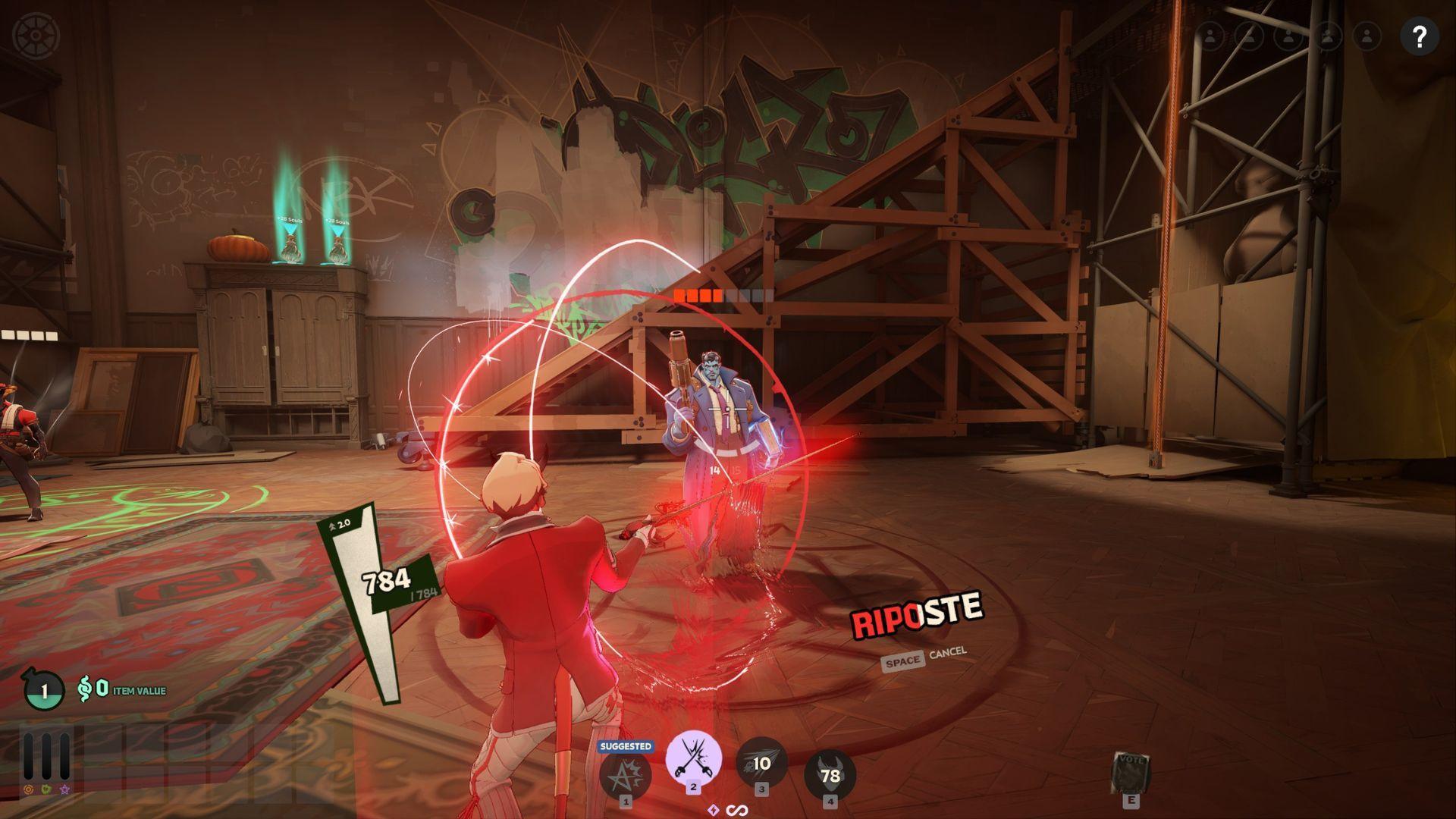Trigger the demon ability with 78 charge
The height and width of the screenshot is (819, 1456).
[830, 771]
